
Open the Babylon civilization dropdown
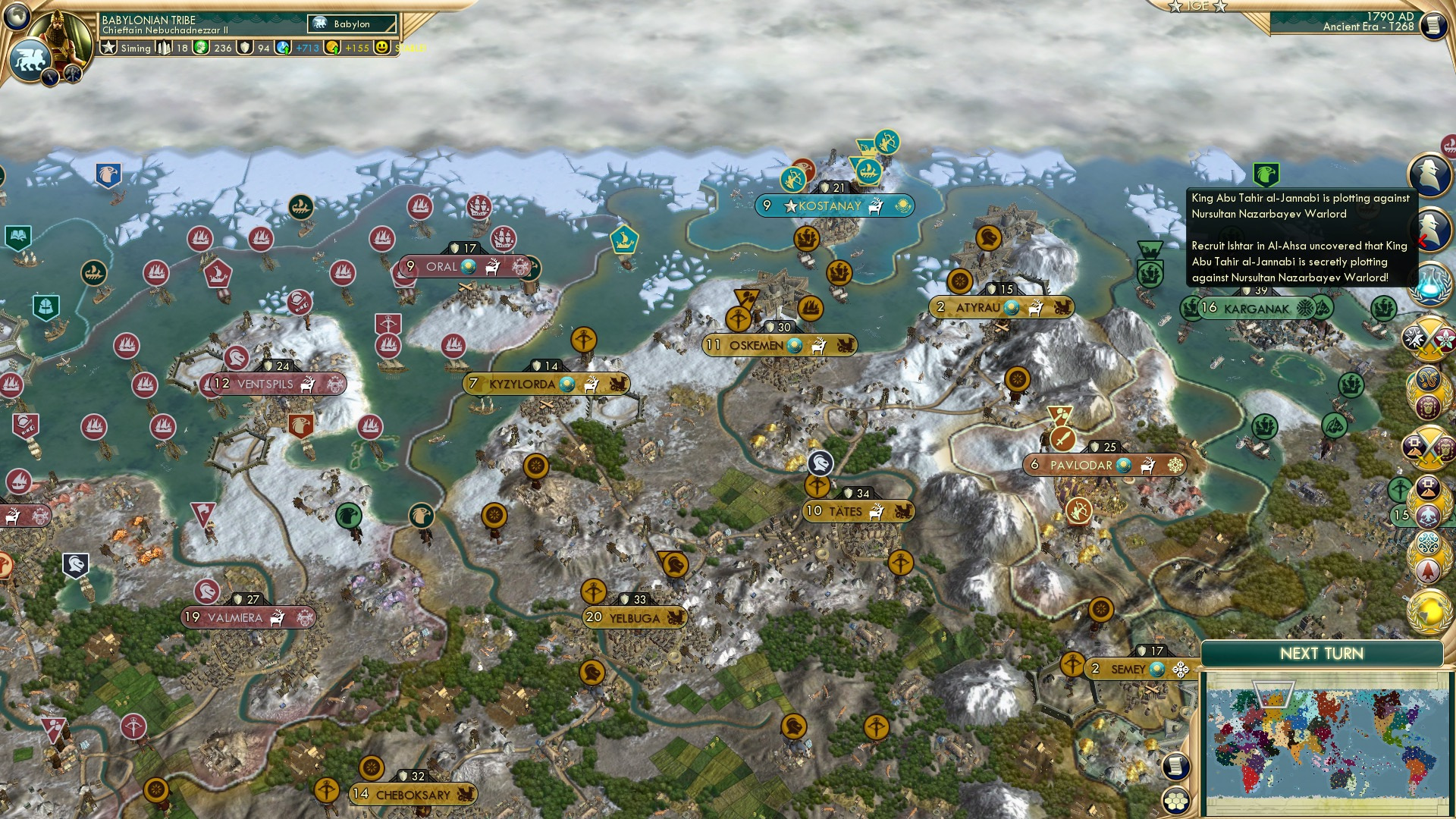tap(350, 24)
